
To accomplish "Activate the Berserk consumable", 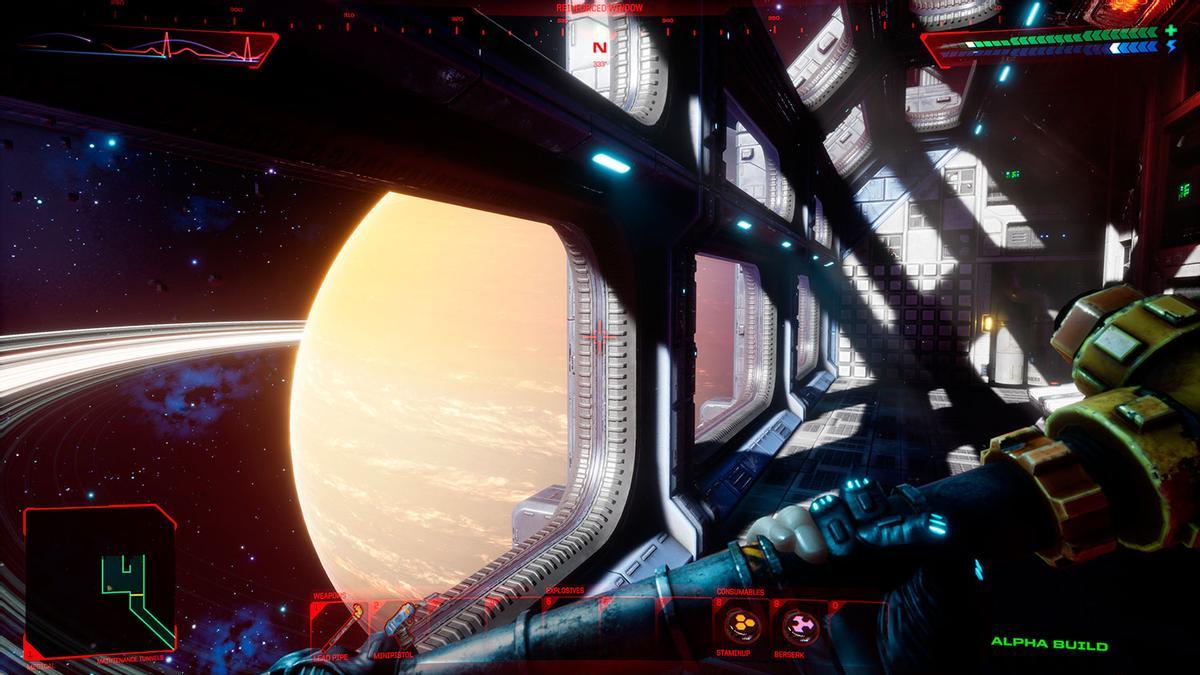I will (800, 627).
